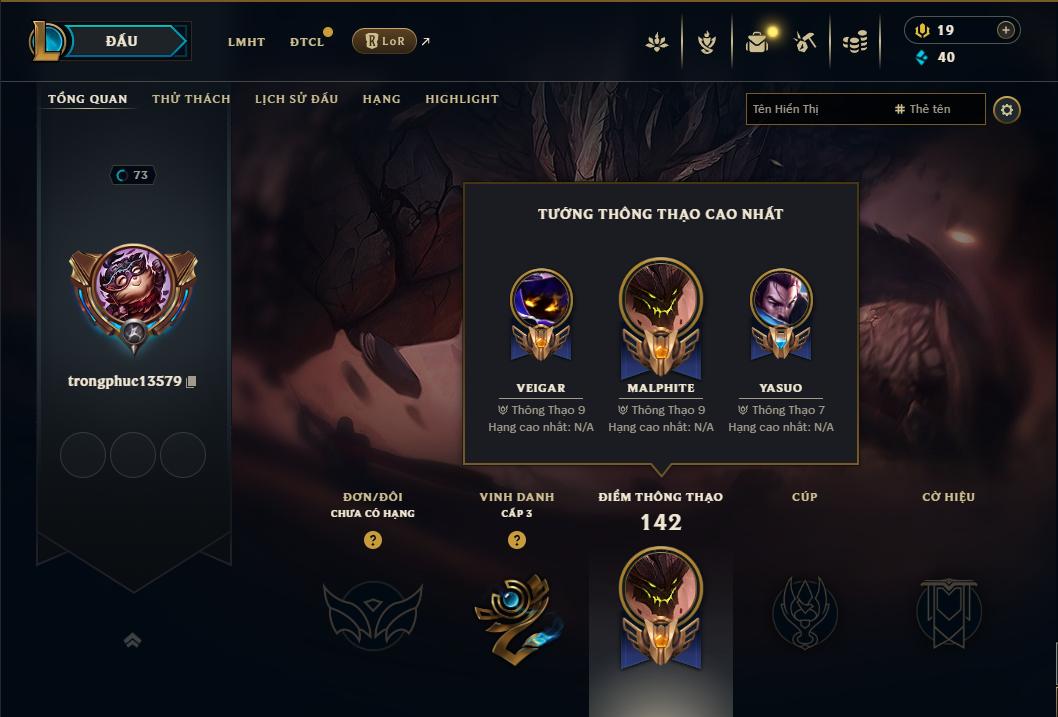This screenshot has height=717, width=1058.
Task: Open the CỜ HIỆU banner emblem
Action: point(949,610)
